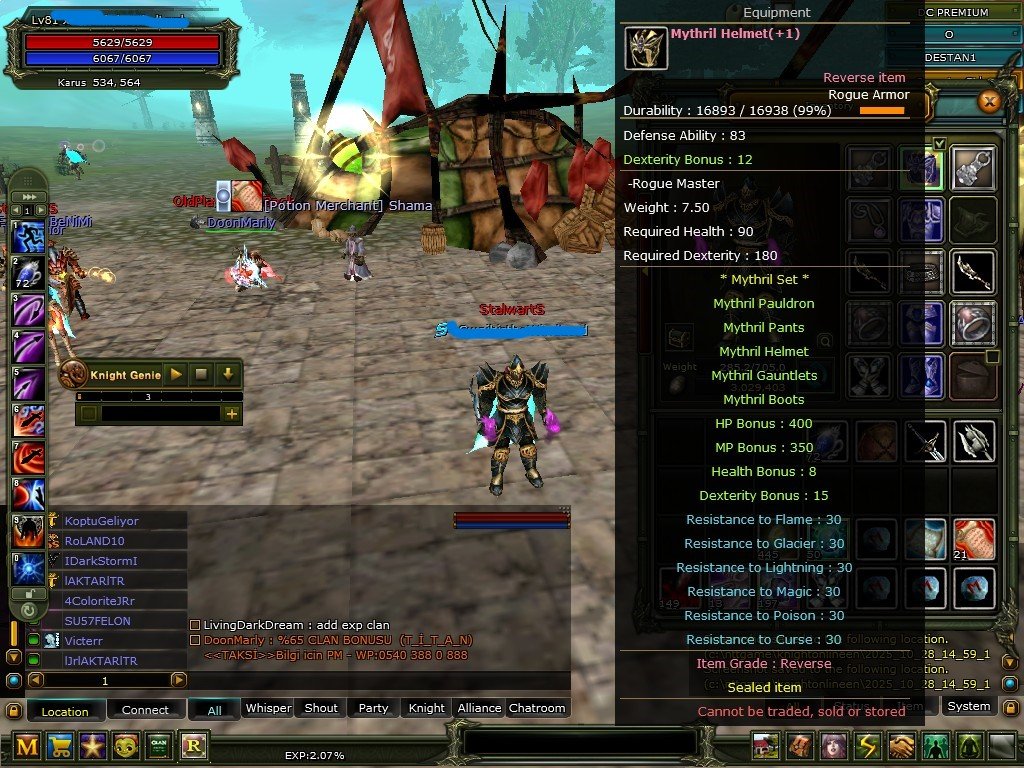Stop the Knight Genie

201,374
